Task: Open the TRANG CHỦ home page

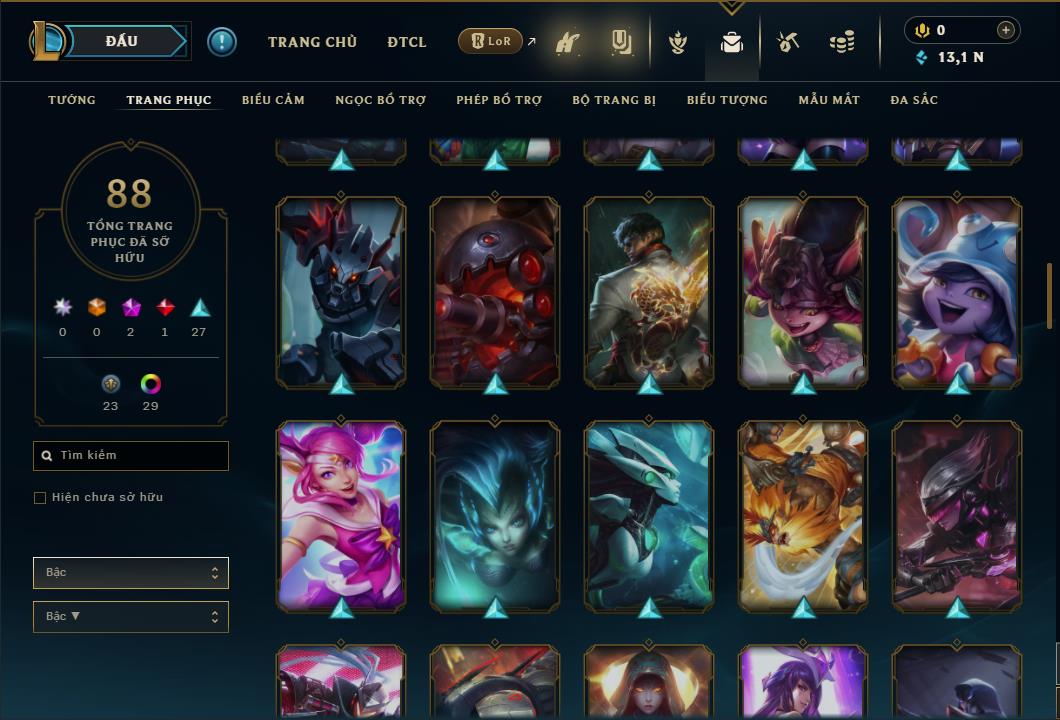Action: [x=312, y=42]
